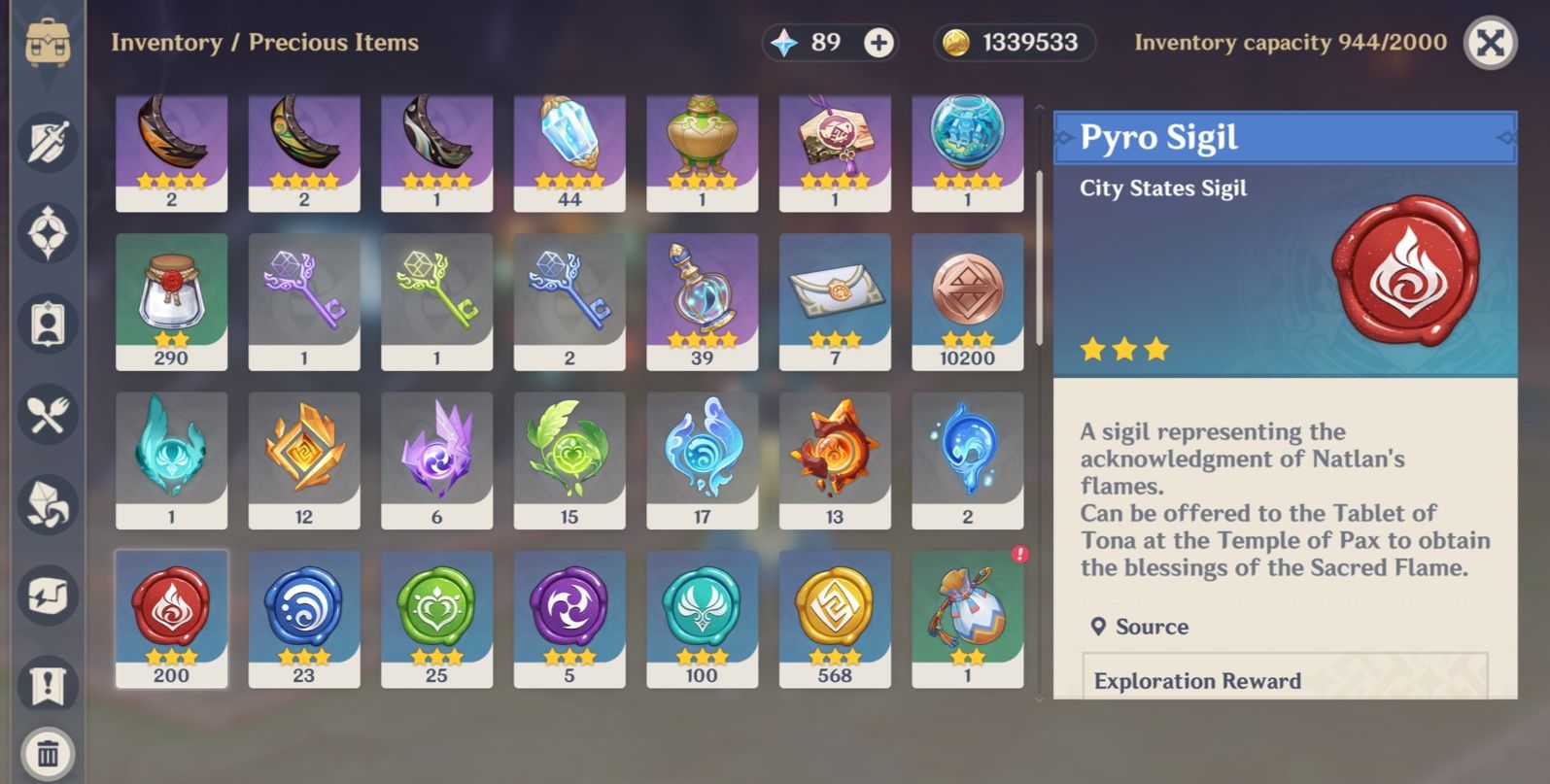Select the Hydro Sigil stack of 23
The height and width of the screenshot is (784, 1550).
click(x=304, y=619)
